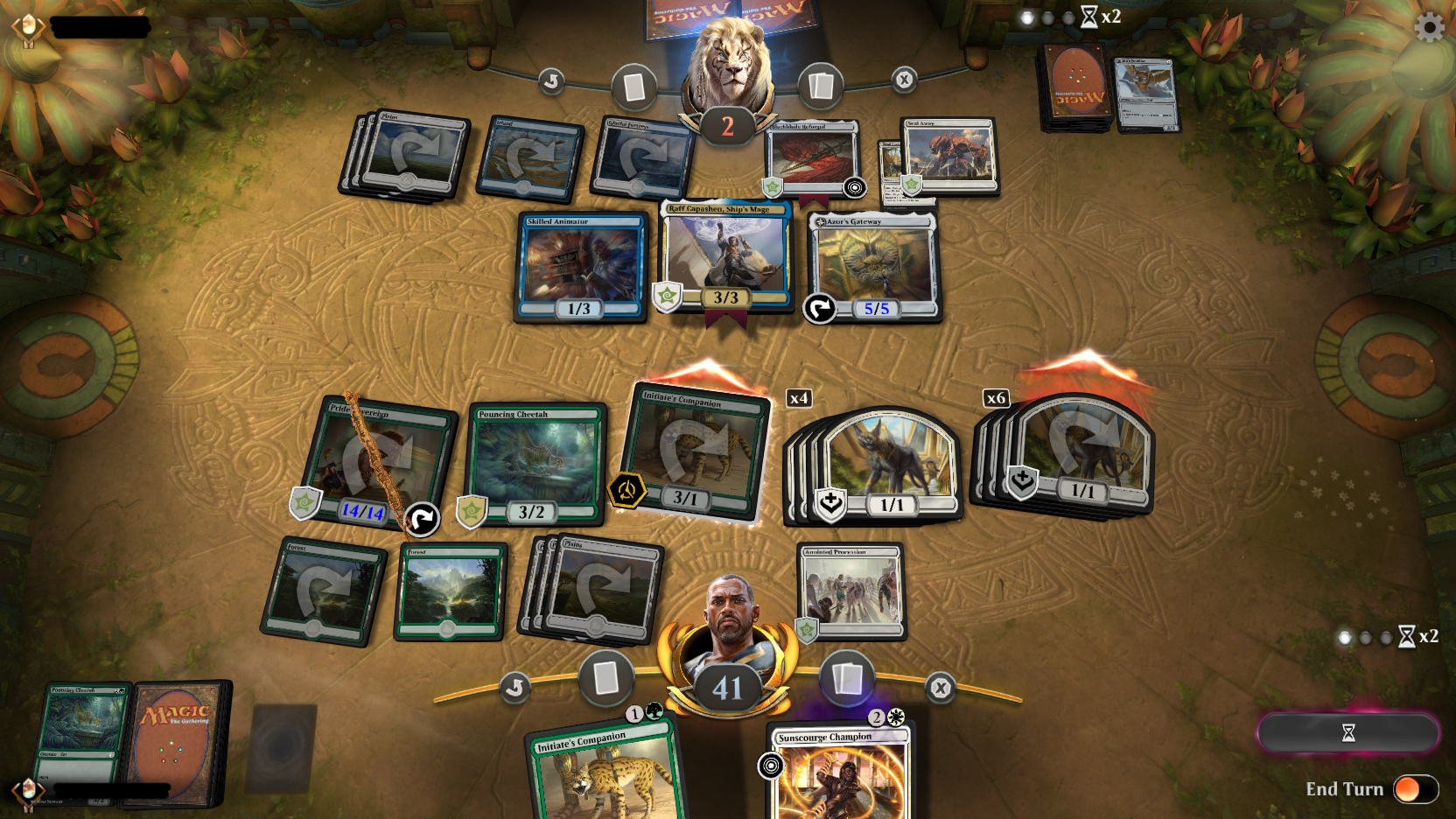Image resolution: width=1456 pixels, height=819 pixels.
Task: Click the opponent's face-down deck pile
Action: (1071, 87)
